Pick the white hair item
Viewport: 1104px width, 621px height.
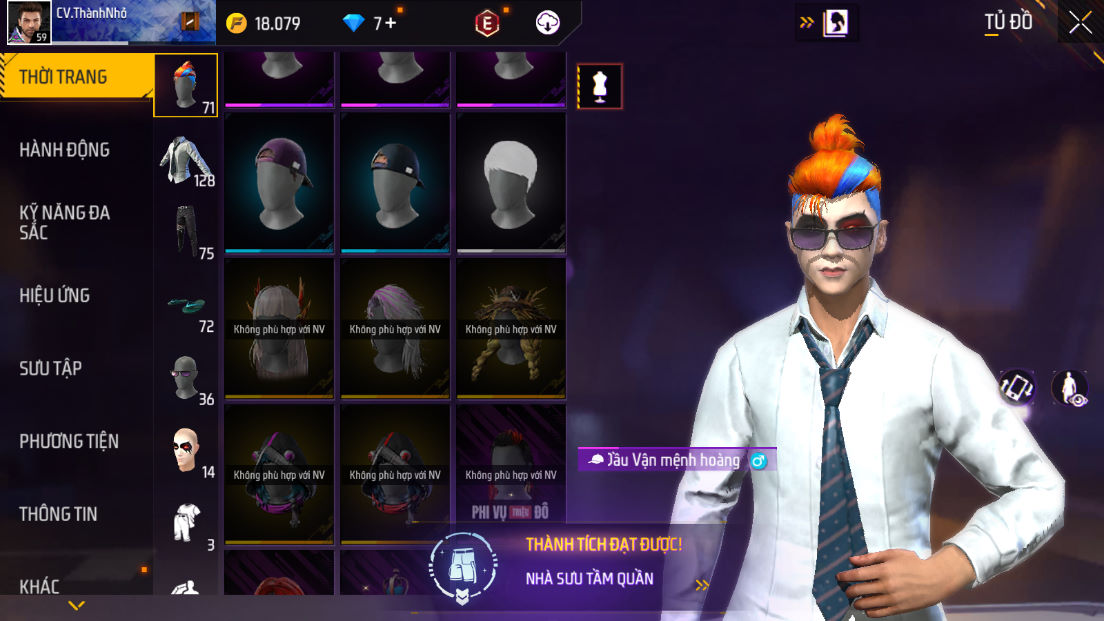tap(511, 180)
